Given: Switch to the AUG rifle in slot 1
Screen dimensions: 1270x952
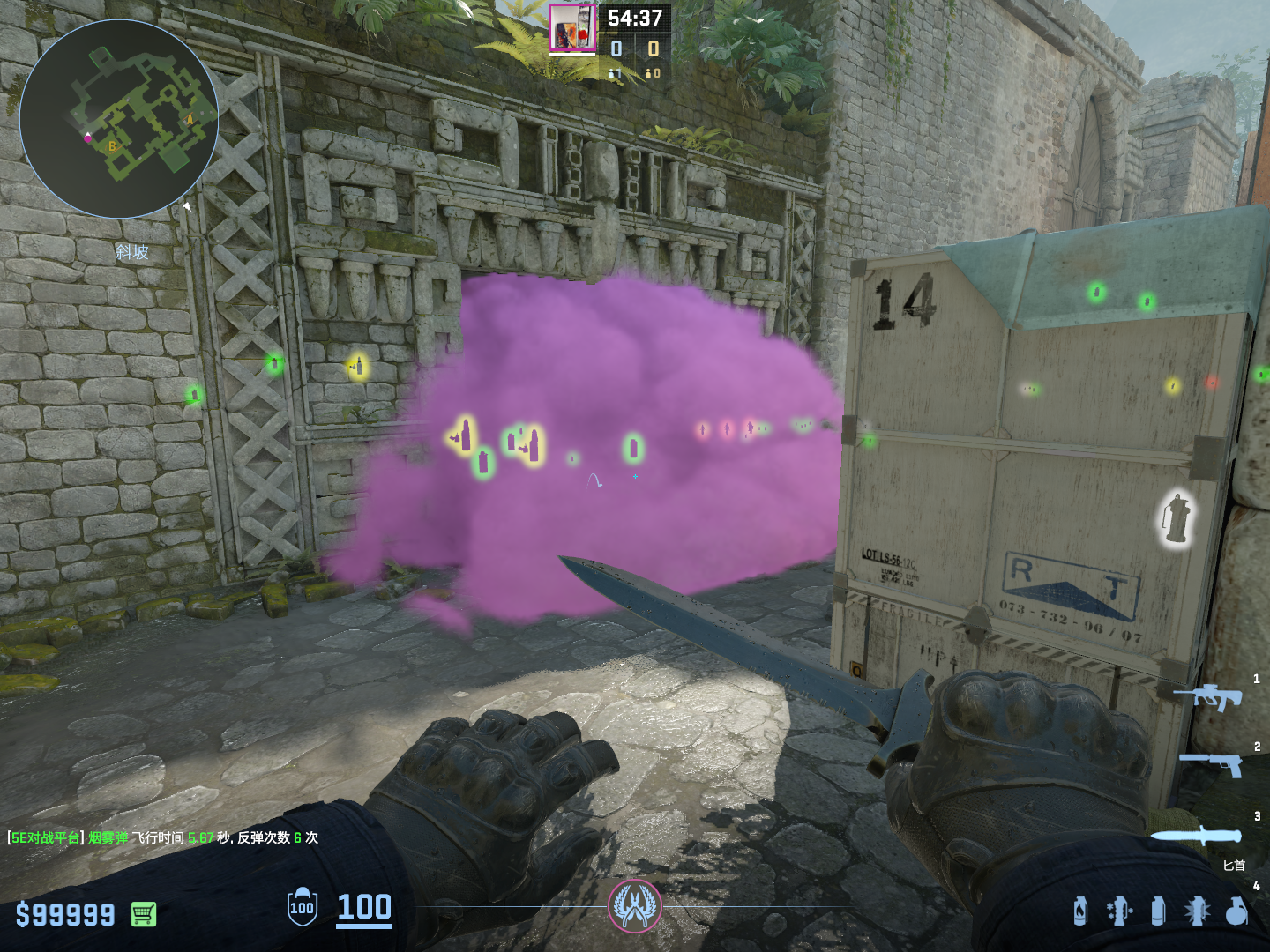Looking at the screenshot, I should [x=1207, y=696].
